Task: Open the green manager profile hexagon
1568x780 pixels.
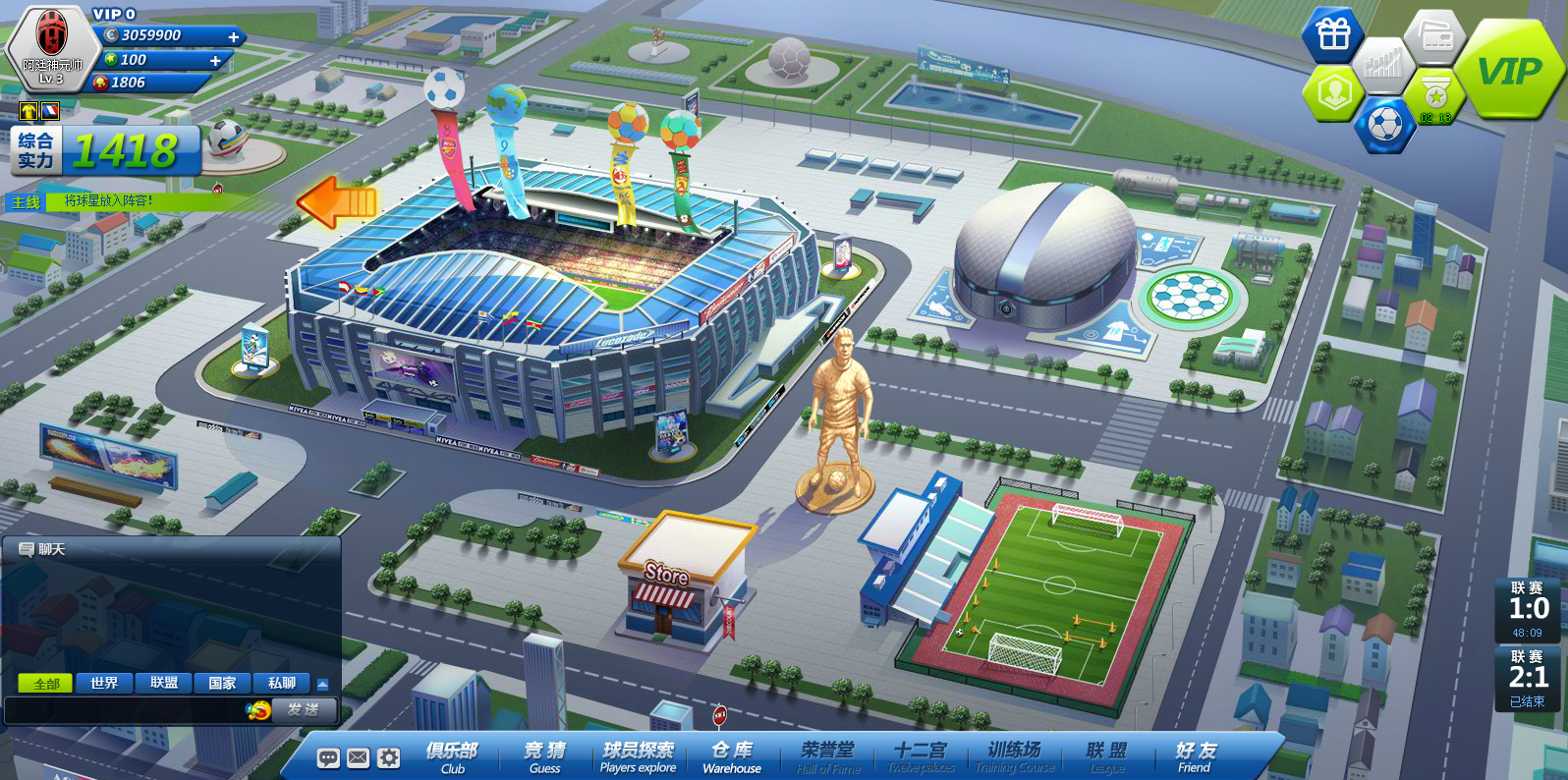Action: [1333, 93]
